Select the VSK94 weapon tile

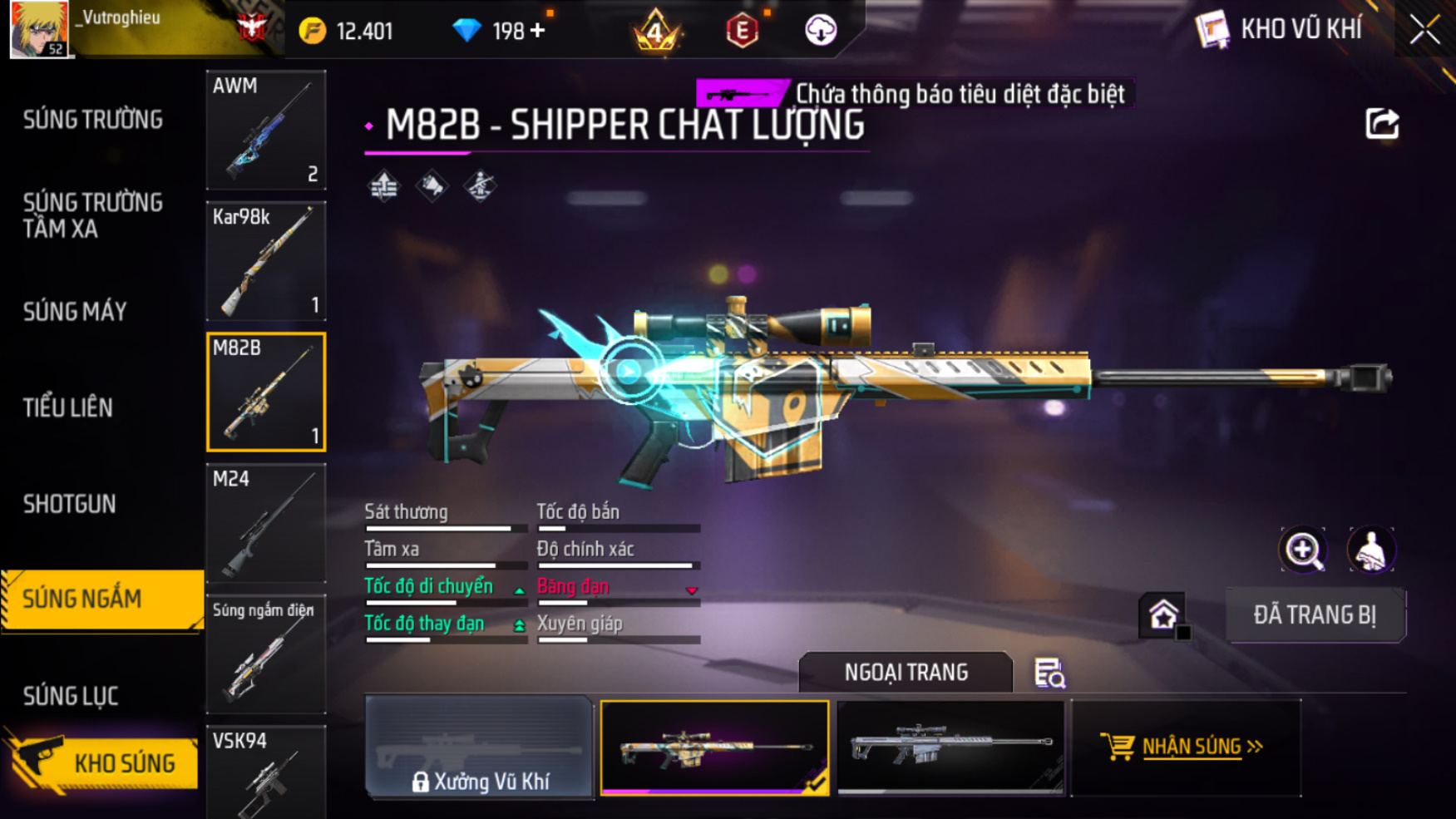click(x=266, y=773)
